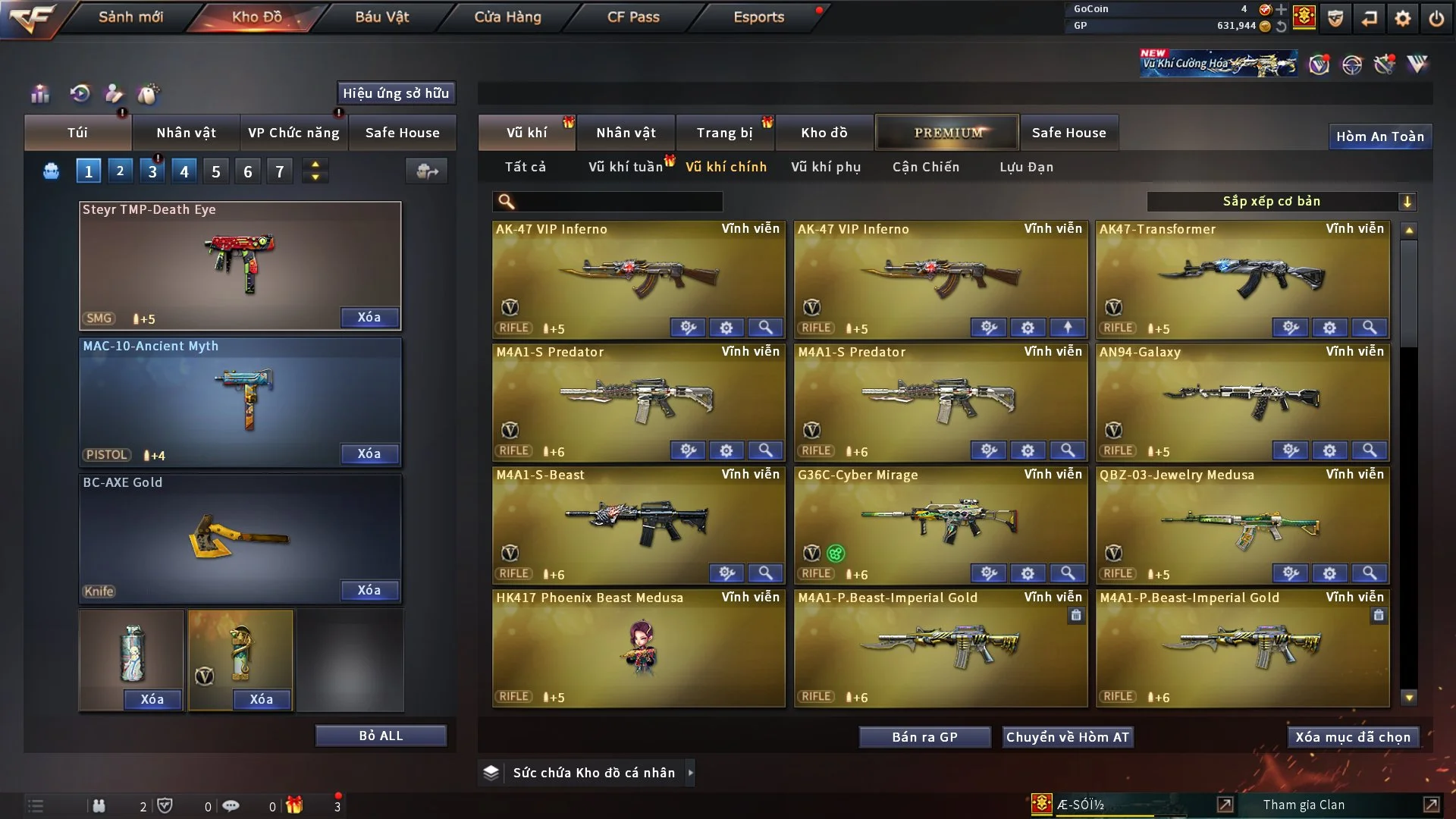Screen dimensions: 1456x819
Task: Open the CF Pass page
Action: 633,17
